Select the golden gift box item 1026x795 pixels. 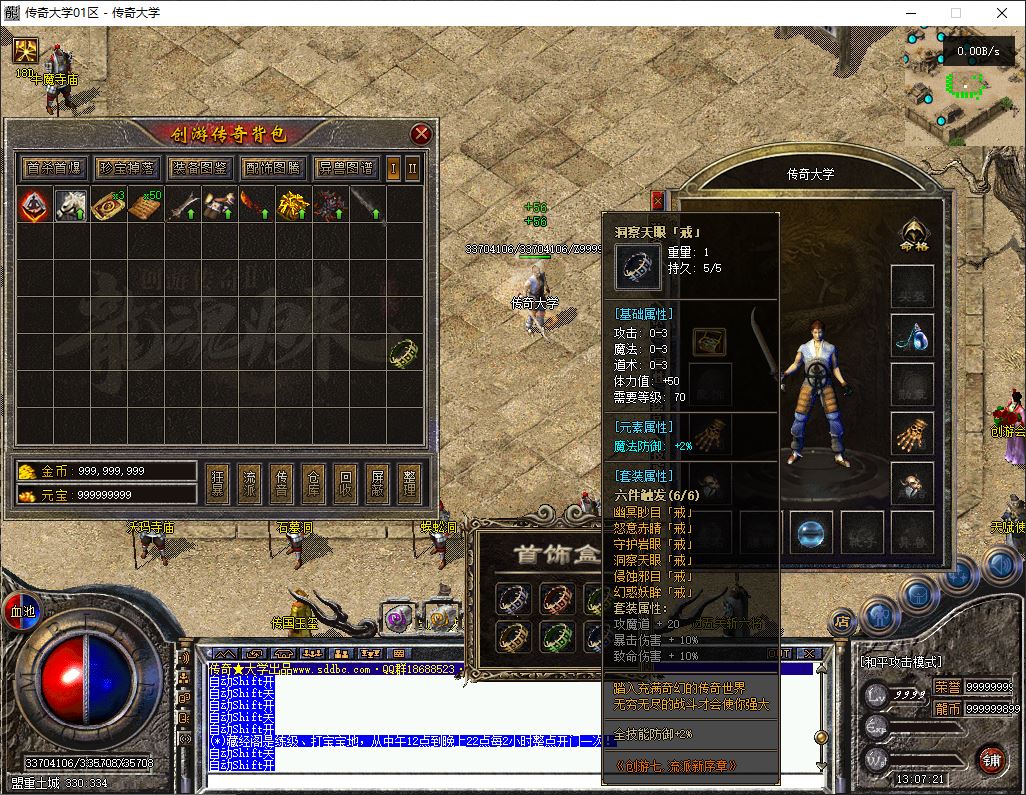pos(216,206)
